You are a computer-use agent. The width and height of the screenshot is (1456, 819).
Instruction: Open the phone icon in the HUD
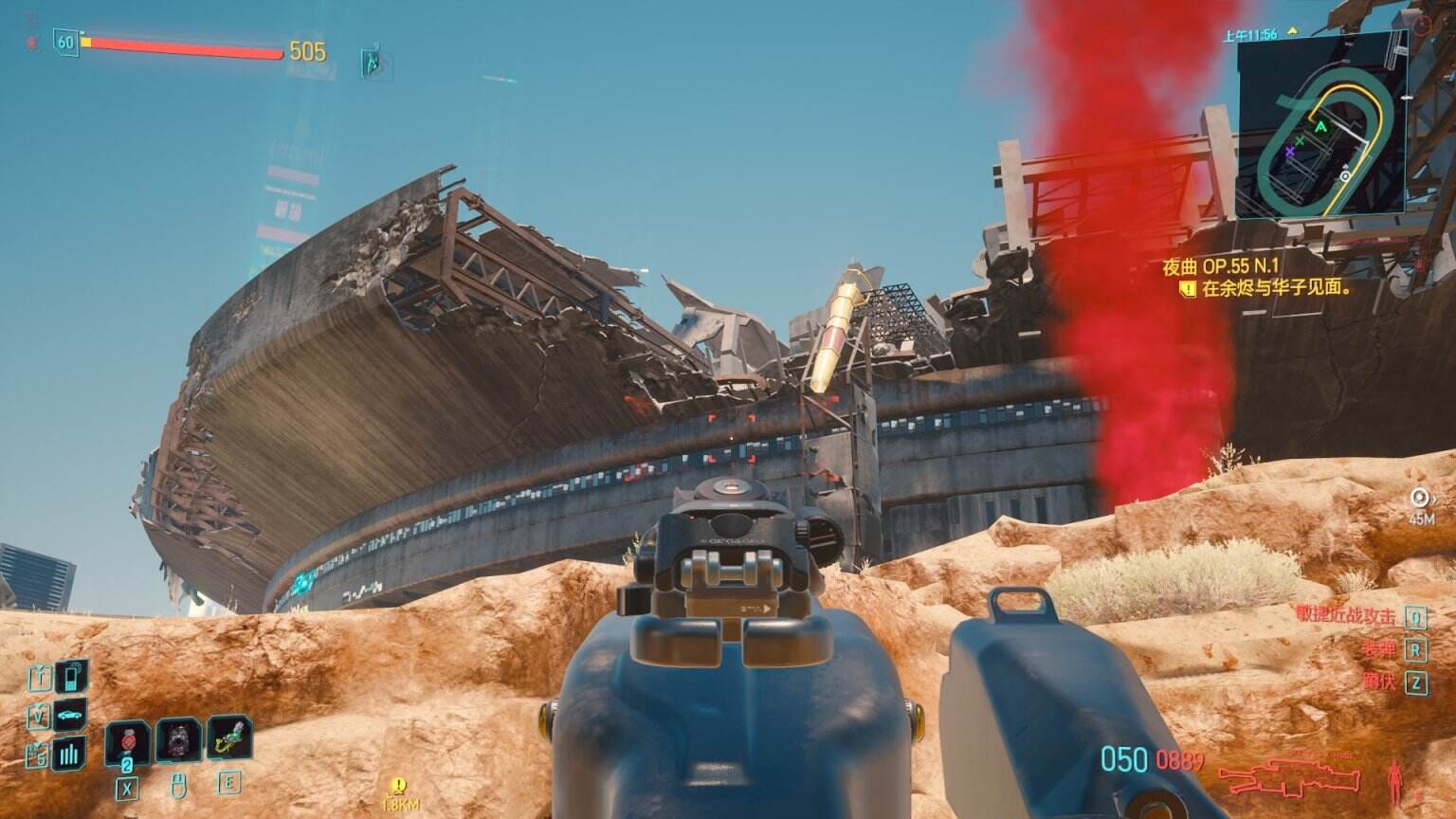(70, 677)
